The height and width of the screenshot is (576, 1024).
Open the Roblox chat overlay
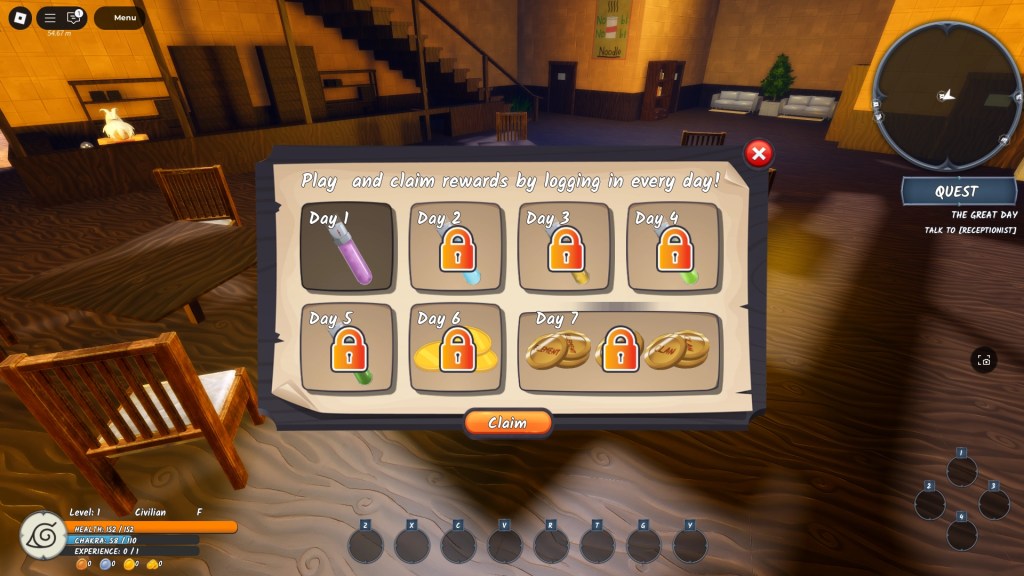(74, 18)
